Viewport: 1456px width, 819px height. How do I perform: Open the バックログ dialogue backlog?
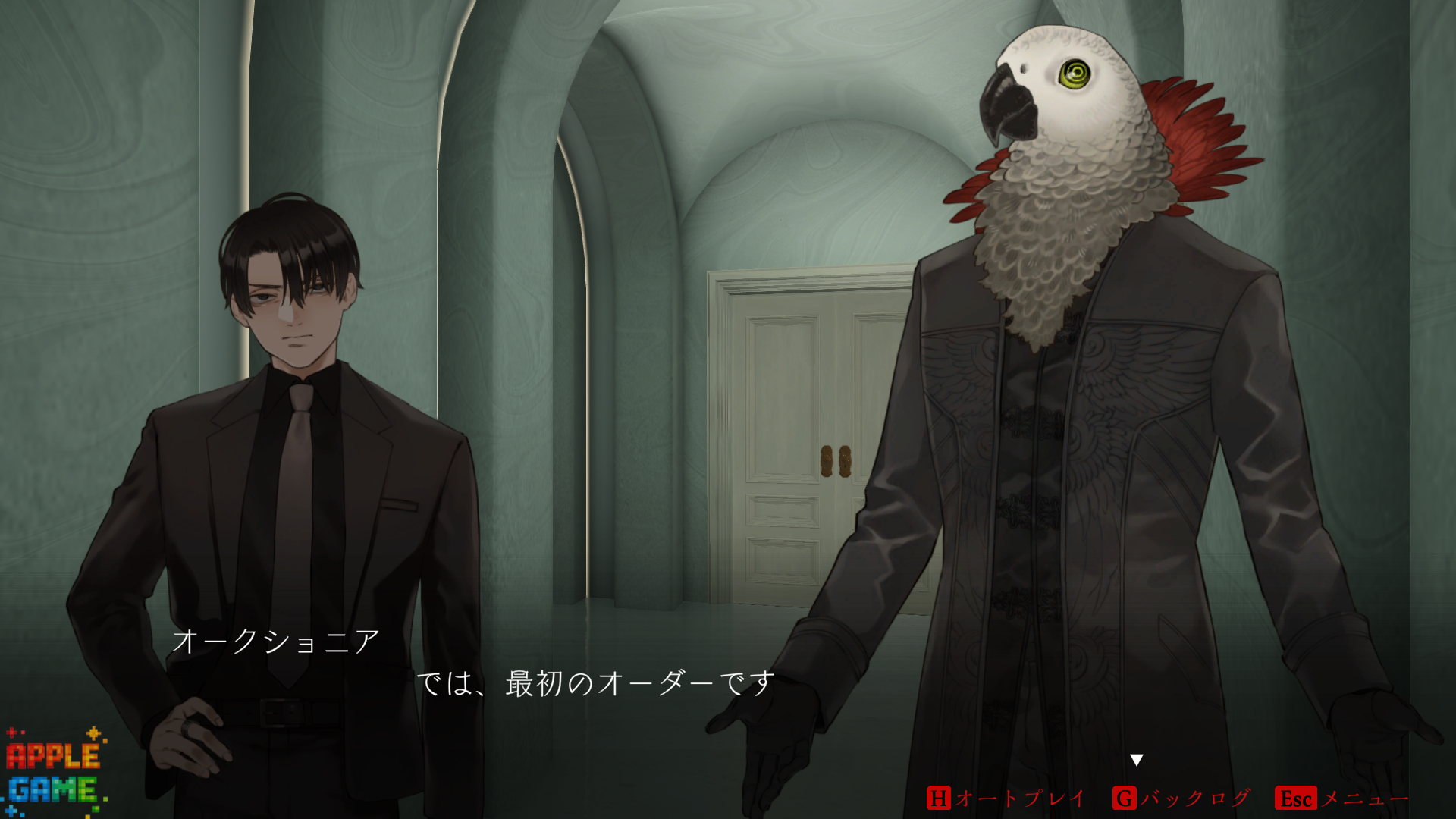point(1181,798)
